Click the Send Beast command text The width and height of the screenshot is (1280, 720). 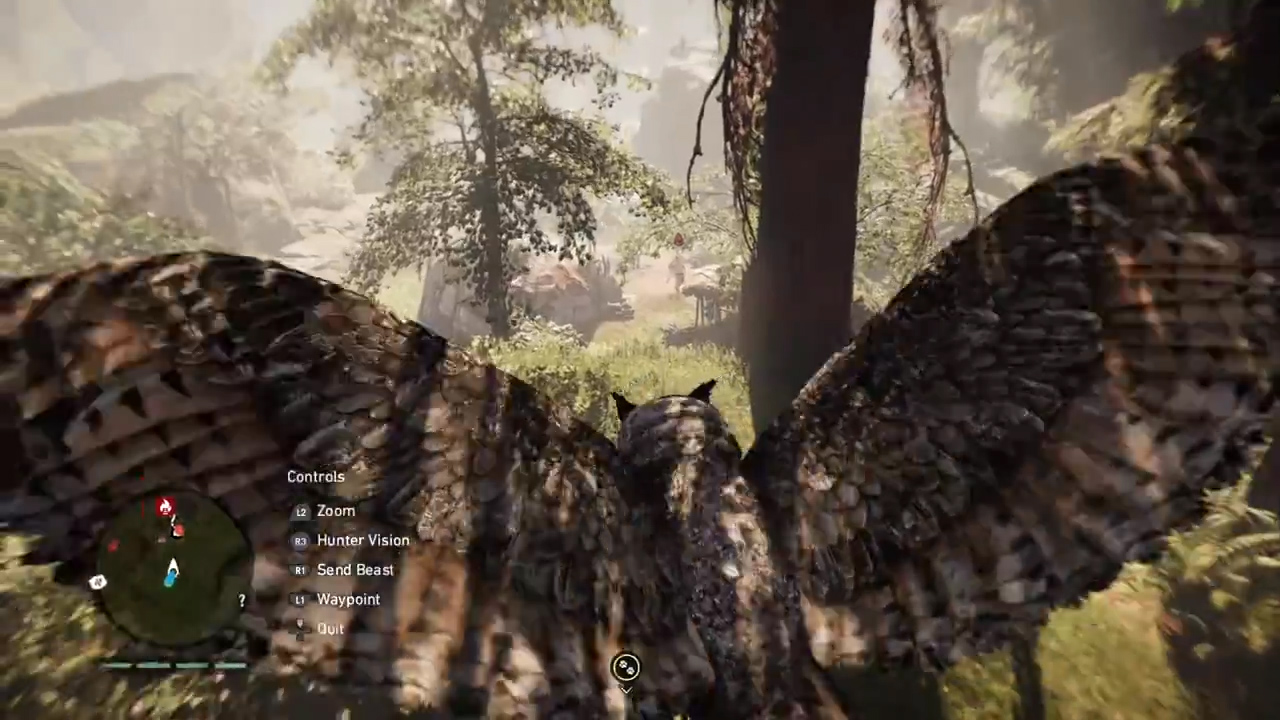pos(355,570)
